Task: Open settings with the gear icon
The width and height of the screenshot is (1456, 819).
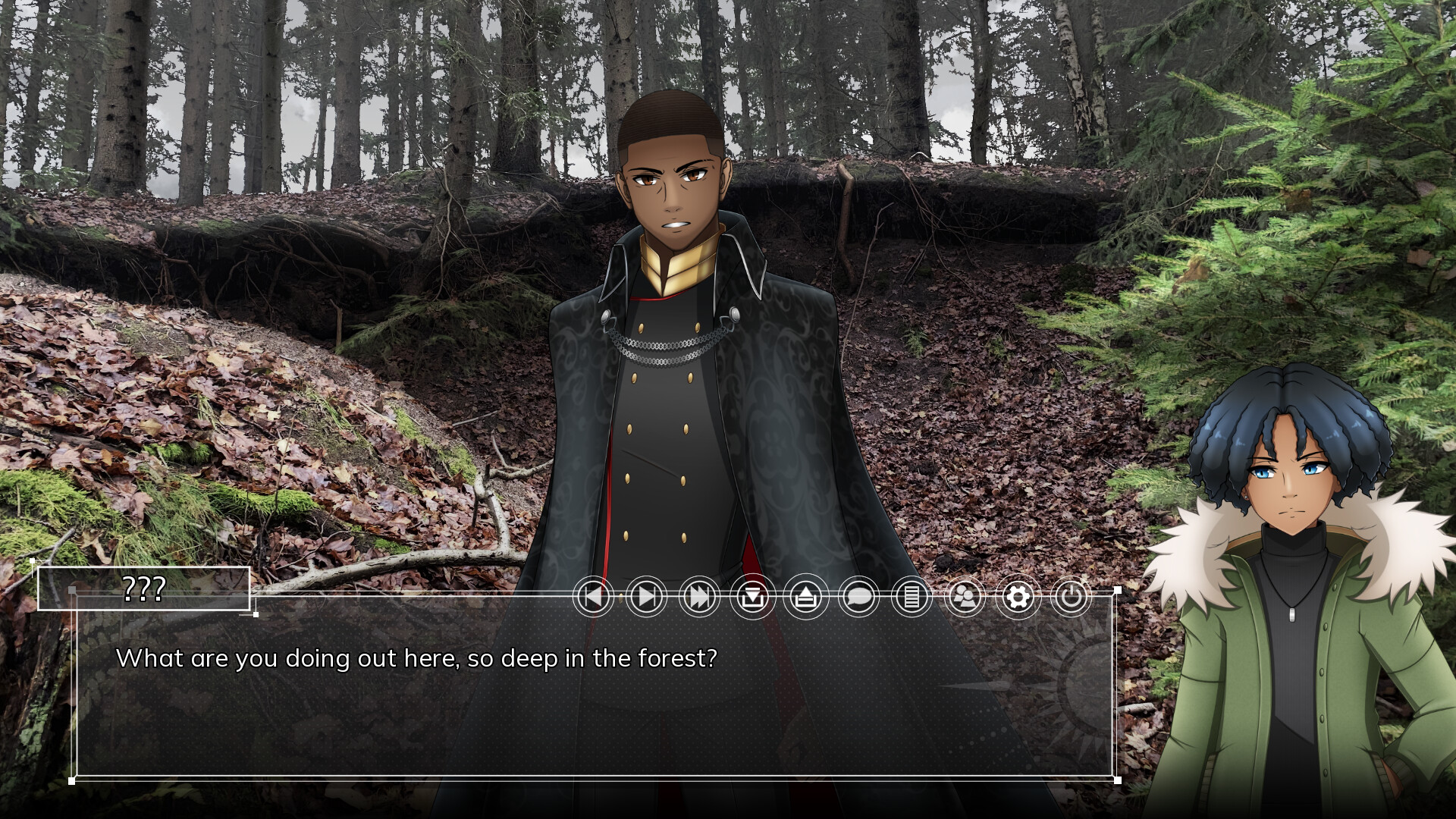Action: (x=1018, y=598)
